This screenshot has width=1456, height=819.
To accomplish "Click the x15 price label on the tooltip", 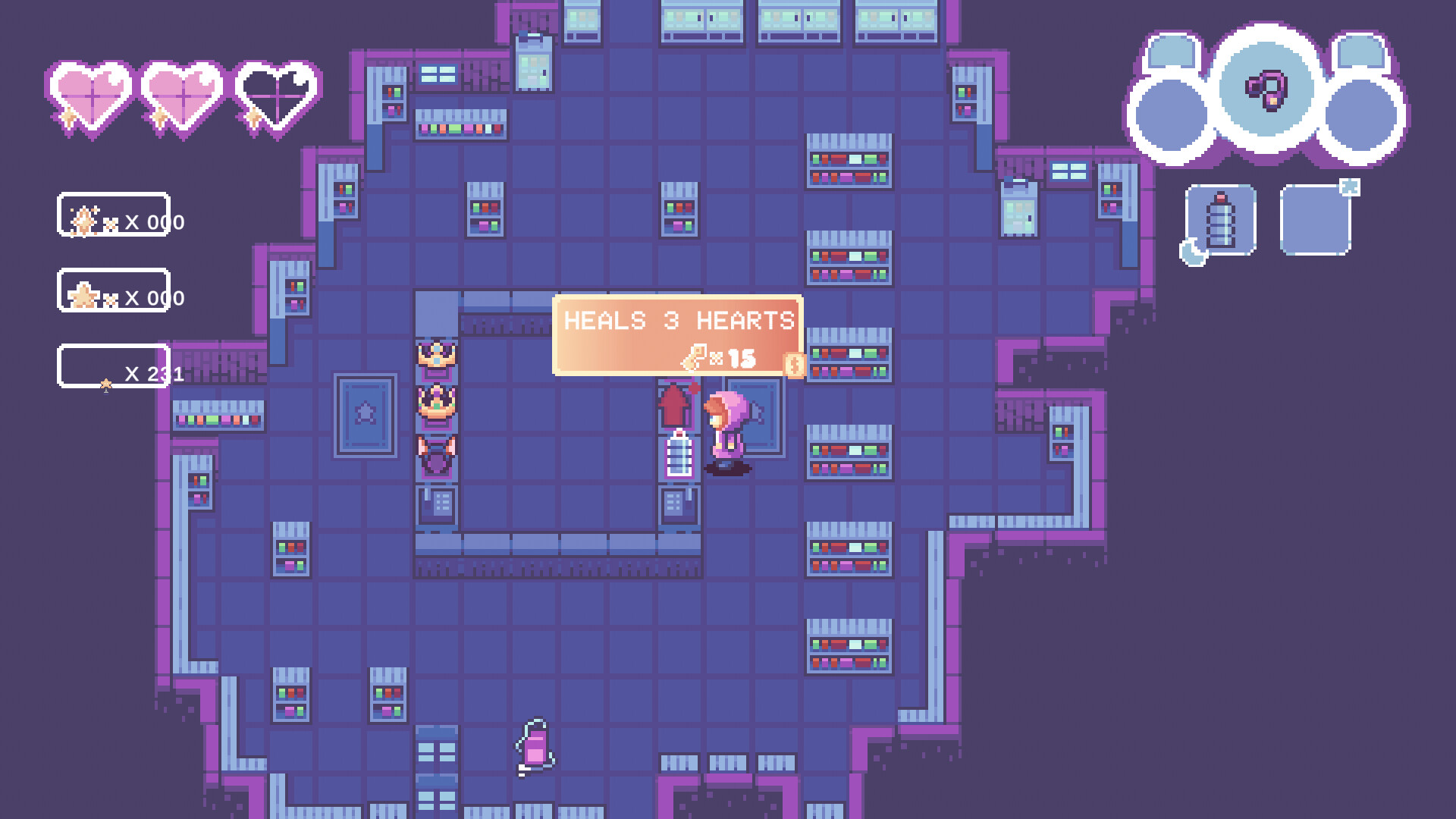I will pos(728,356).
